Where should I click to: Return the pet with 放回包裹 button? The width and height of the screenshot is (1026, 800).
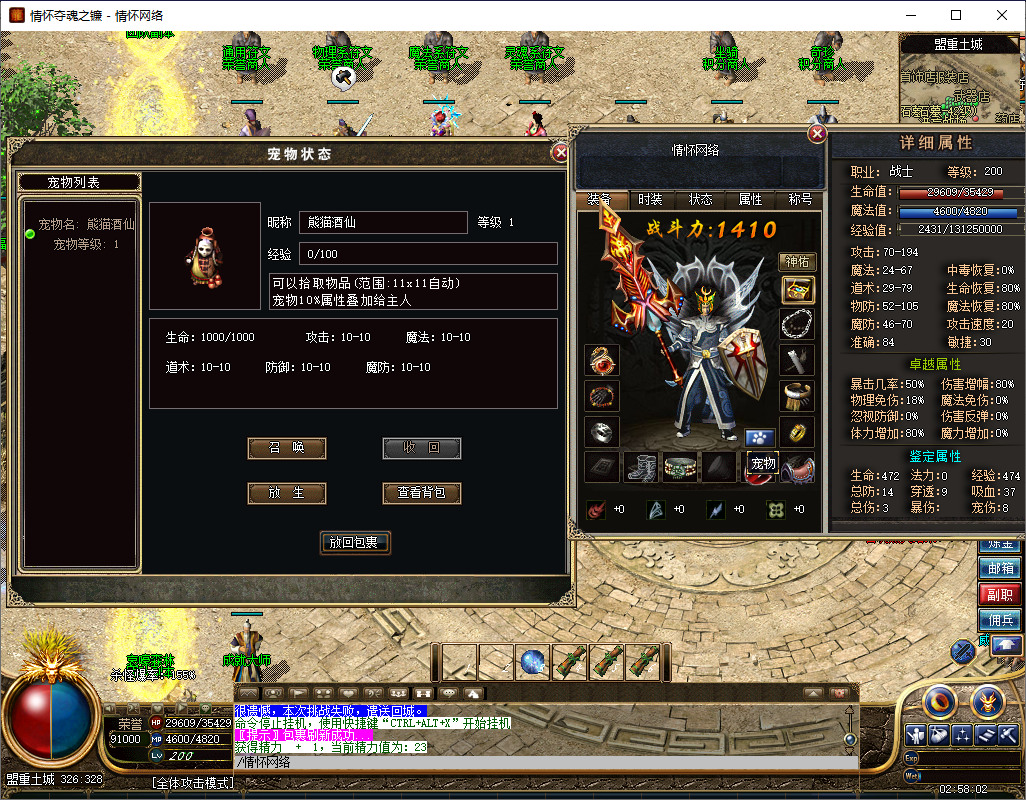pyautogui.click(x=354, y=543)
